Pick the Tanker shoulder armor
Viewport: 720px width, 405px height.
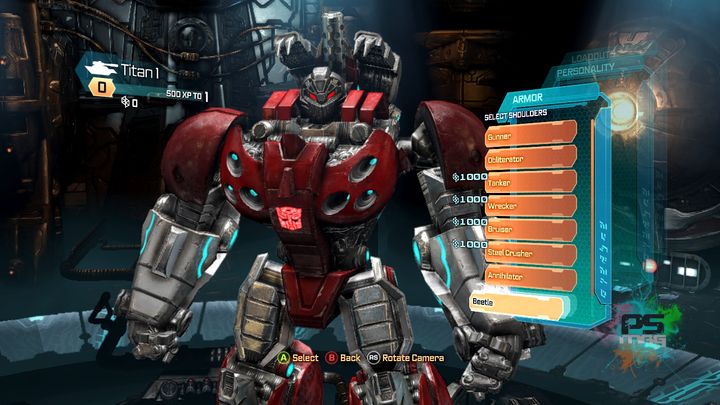(530, 182)
